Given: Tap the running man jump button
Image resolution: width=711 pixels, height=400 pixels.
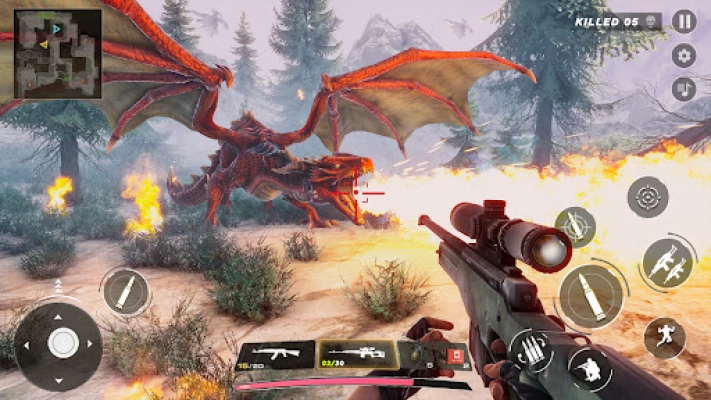Looking at the screenshot, I should 664,338.
